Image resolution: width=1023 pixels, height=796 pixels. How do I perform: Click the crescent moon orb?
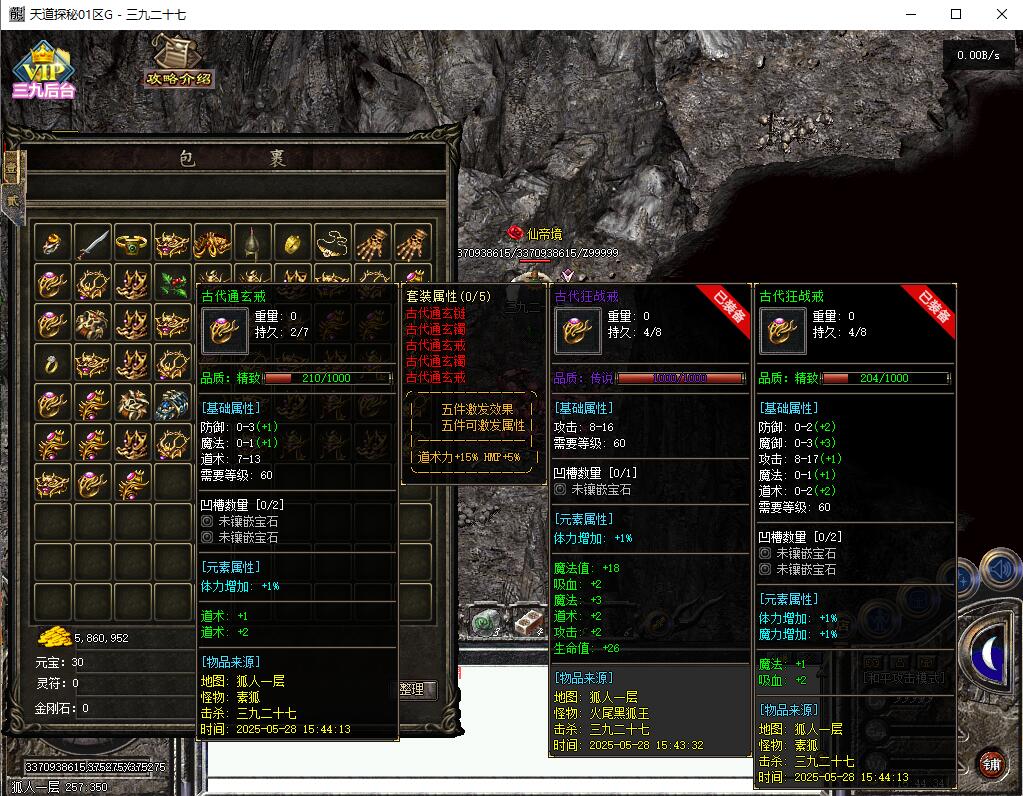pos(991,653)
